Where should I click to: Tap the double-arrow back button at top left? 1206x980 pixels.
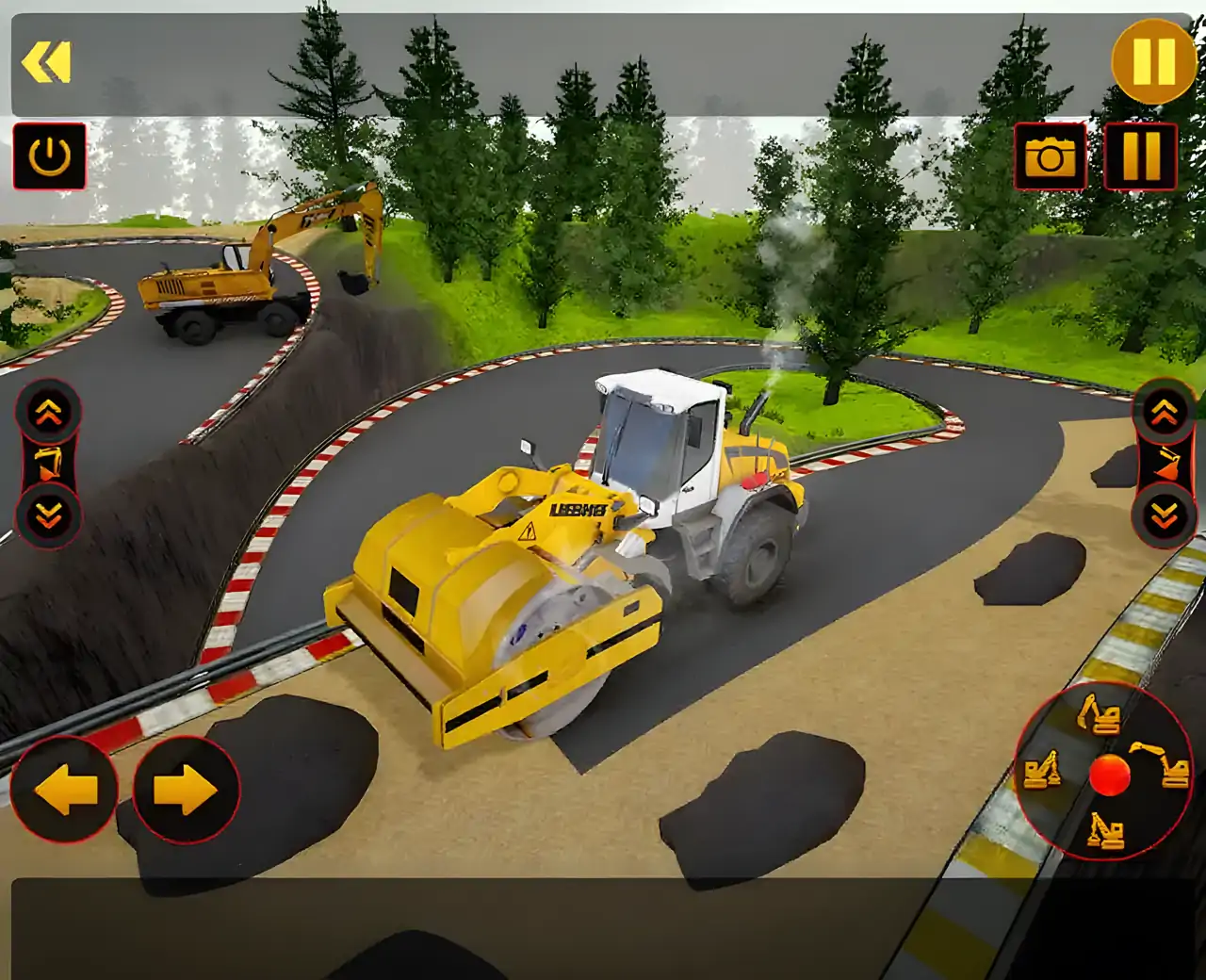tap(47, 59)
